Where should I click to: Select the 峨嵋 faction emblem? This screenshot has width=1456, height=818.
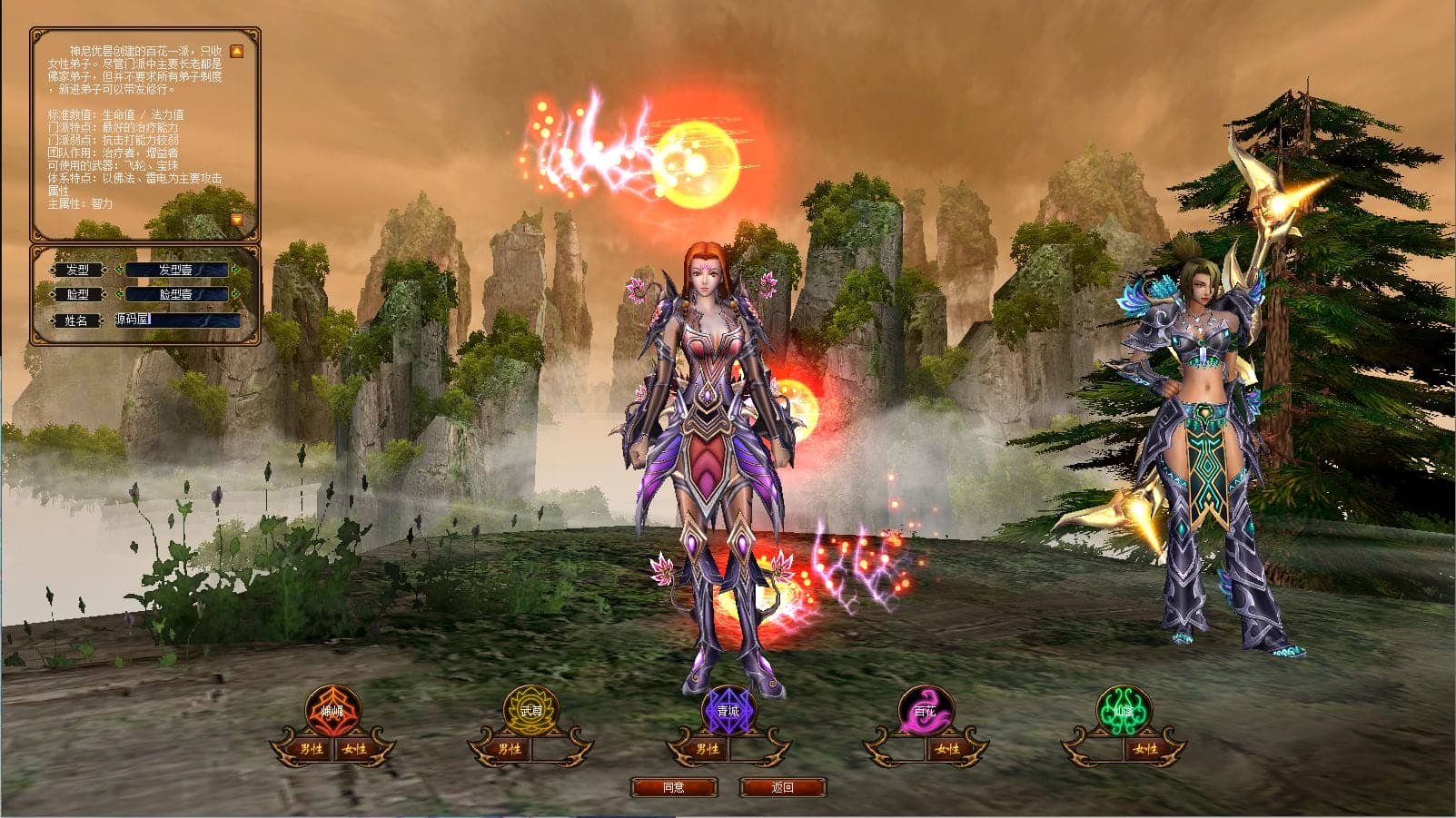(x=333, y=711)
